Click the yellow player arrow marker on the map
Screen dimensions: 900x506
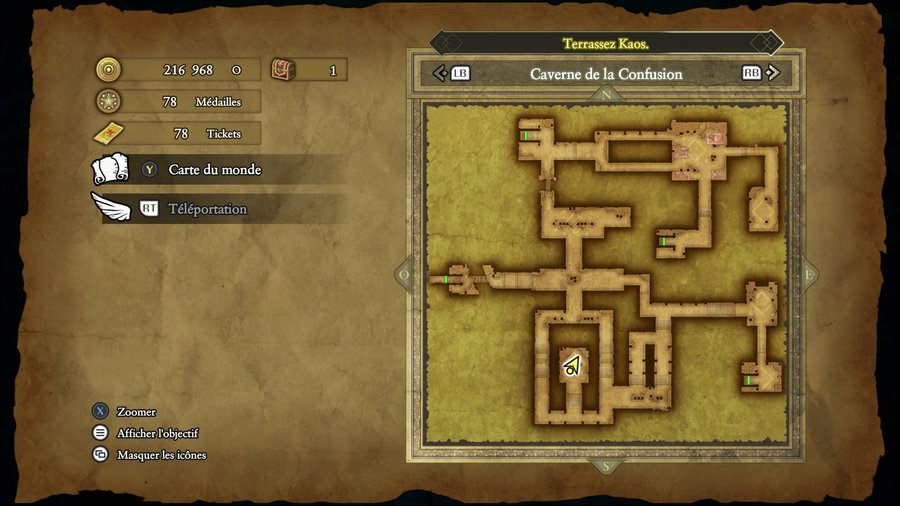pyautogui.click(x=572, y=367)
